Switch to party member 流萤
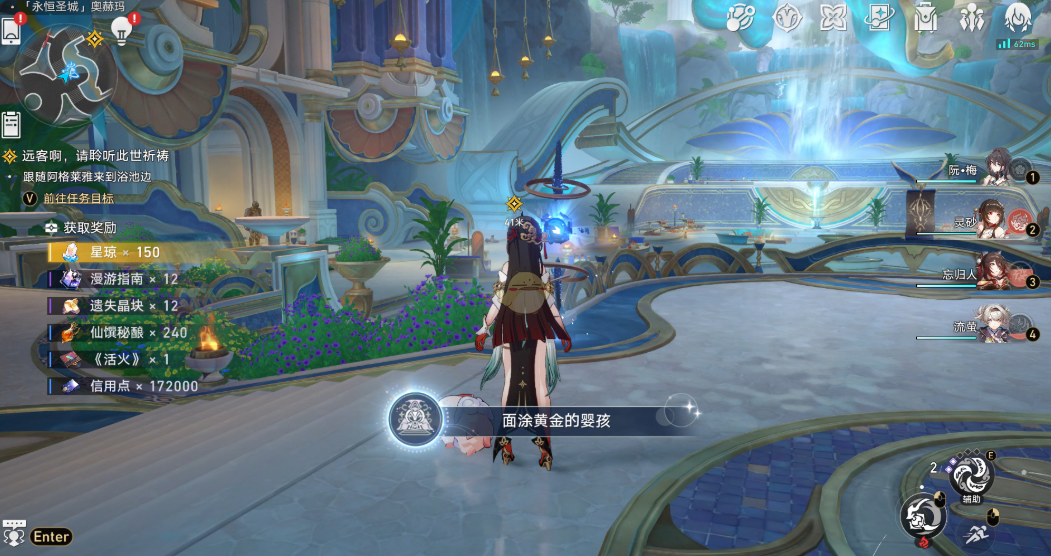Screen dimensions: 1051x556 (995, 326)
